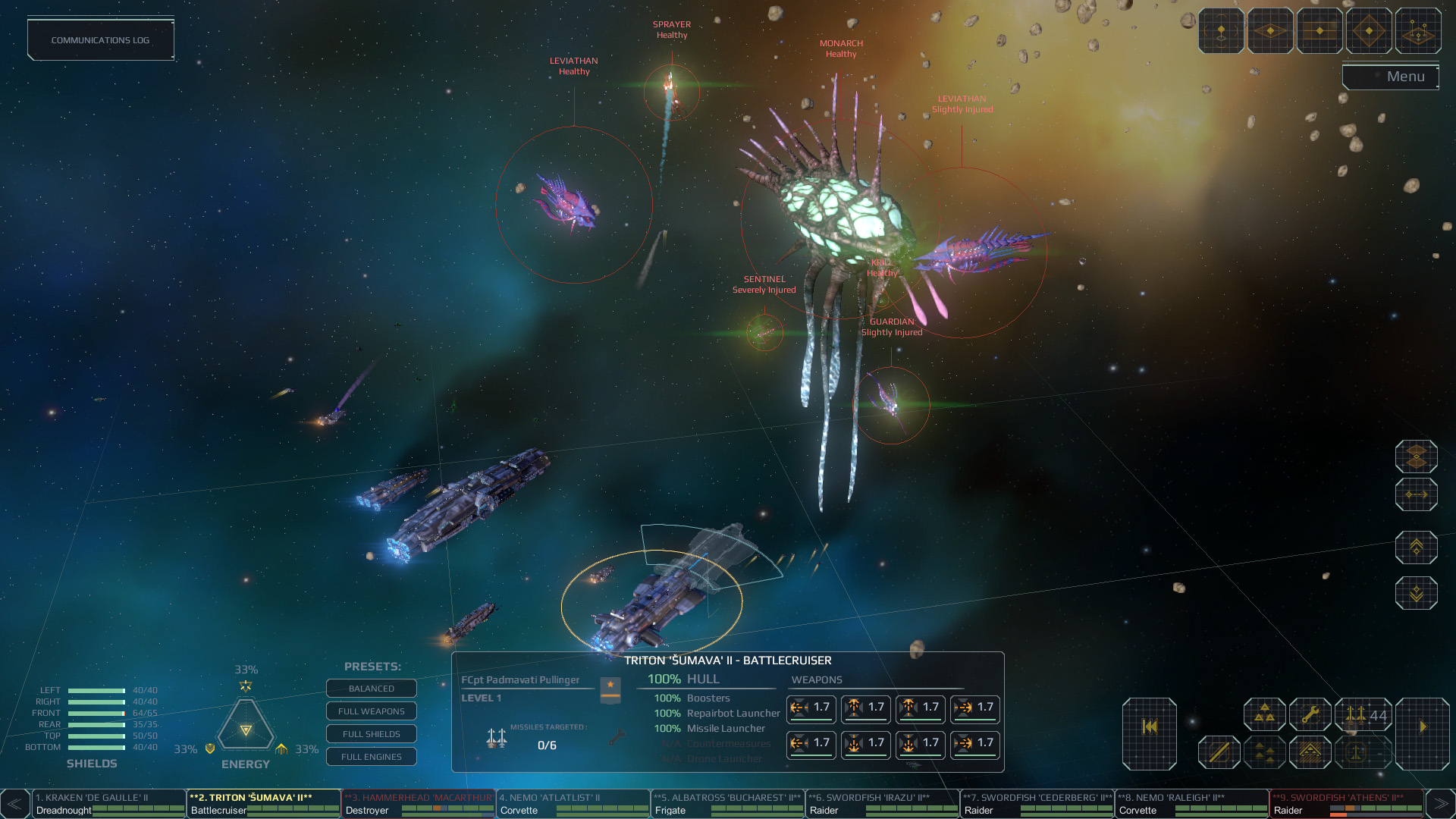Click the wide horizontal line formation icon

click(x=1320, y=31)
